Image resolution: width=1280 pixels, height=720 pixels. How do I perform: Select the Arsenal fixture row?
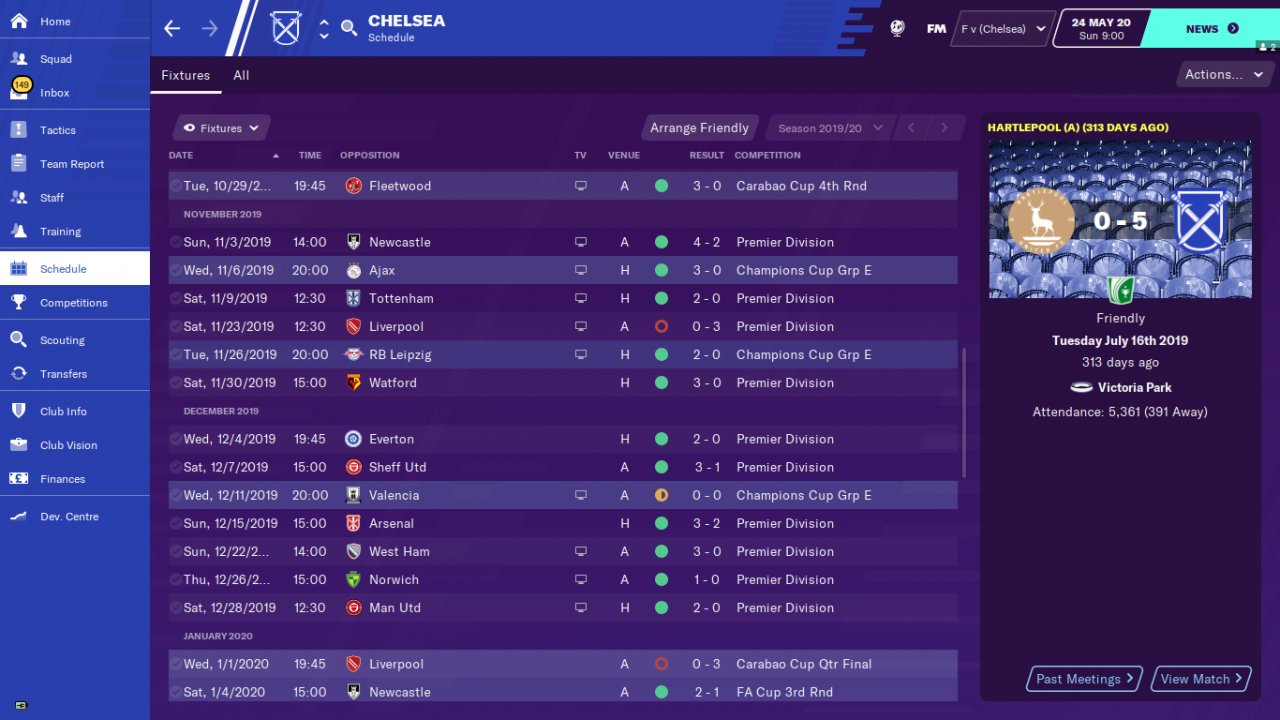click(562, 523)
